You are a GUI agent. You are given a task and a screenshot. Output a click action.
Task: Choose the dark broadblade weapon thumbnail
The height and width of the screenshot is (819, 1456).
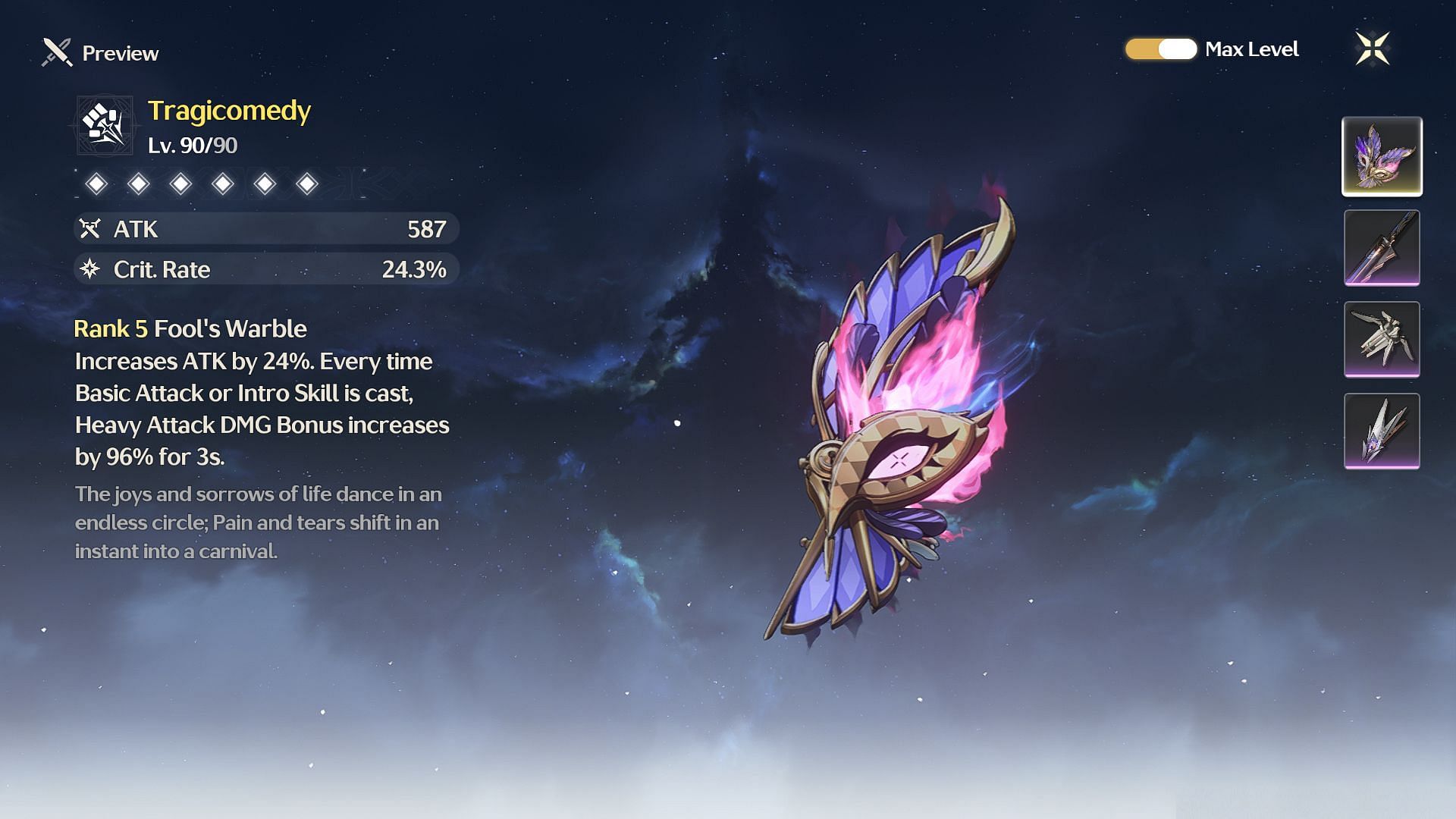coord(1382,248)
